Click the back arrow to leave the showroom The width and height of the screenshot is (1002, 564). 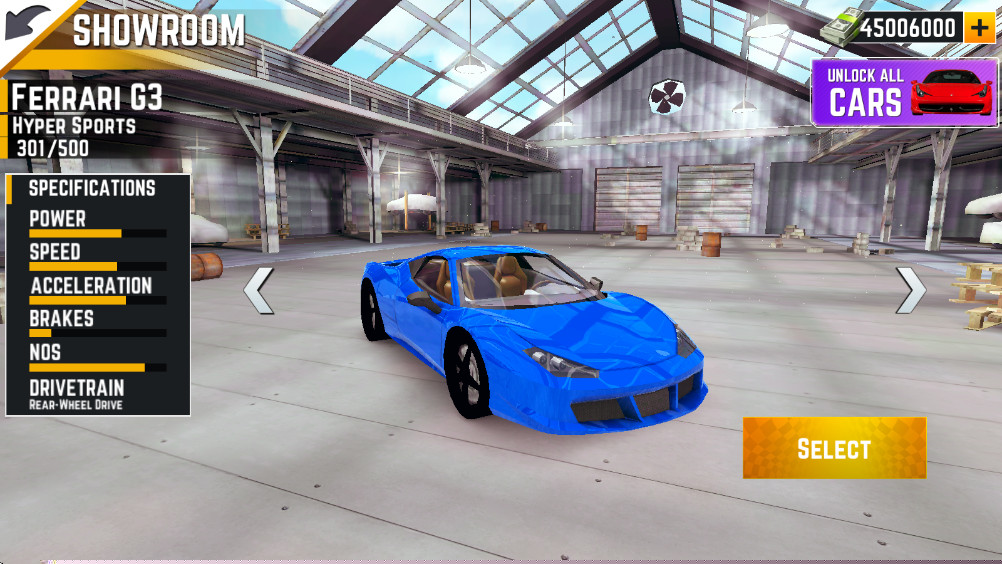(27, 24)
